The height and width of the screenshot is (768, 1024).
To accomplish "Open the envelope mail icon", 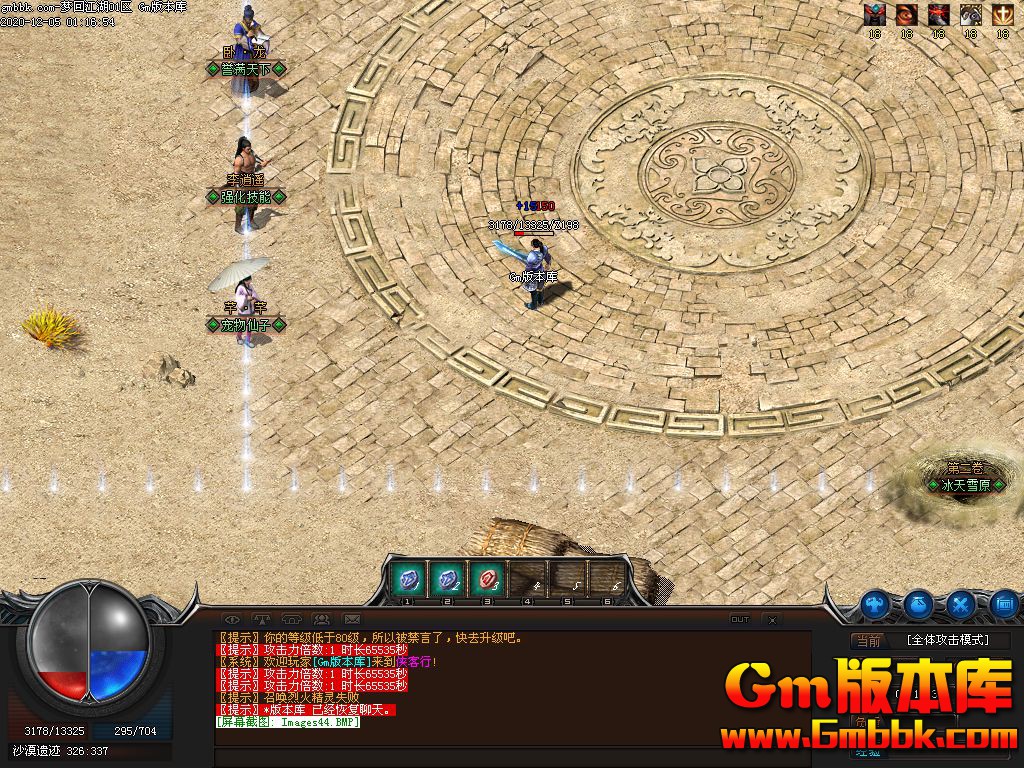I will tap(352, 619).
